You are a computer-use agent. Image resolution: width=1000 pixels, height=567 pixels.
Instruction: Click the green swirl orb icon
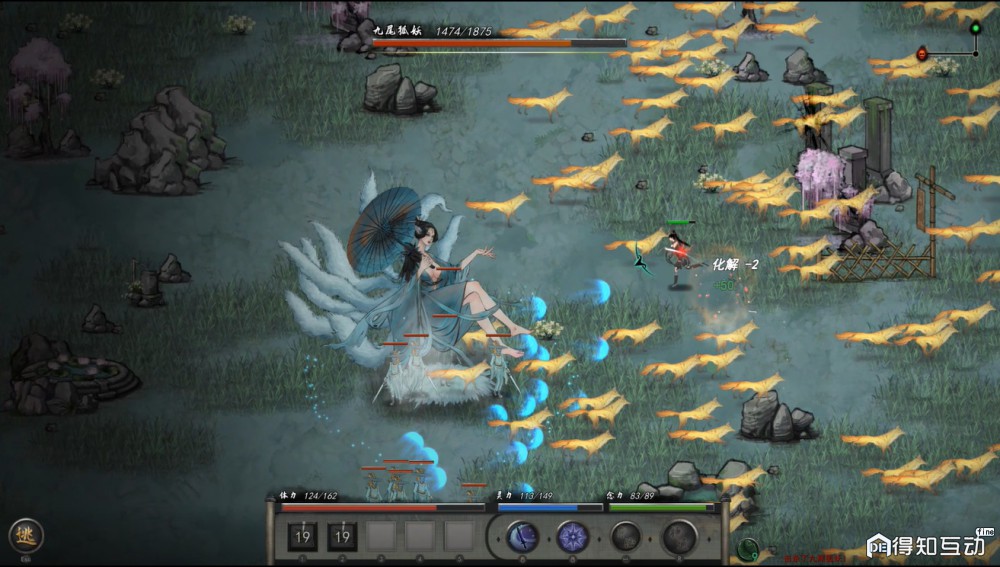tap(746, 548)
